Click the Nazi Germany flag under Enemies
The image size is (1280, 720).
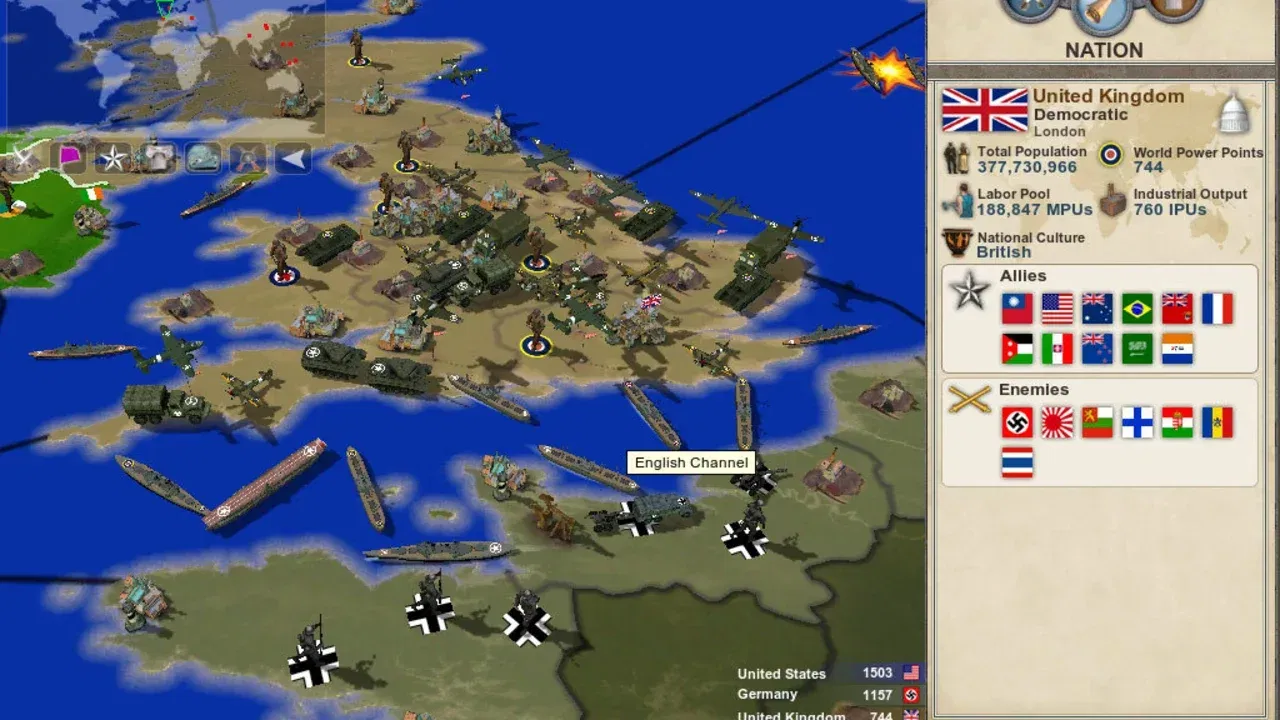coord(1017,422)
